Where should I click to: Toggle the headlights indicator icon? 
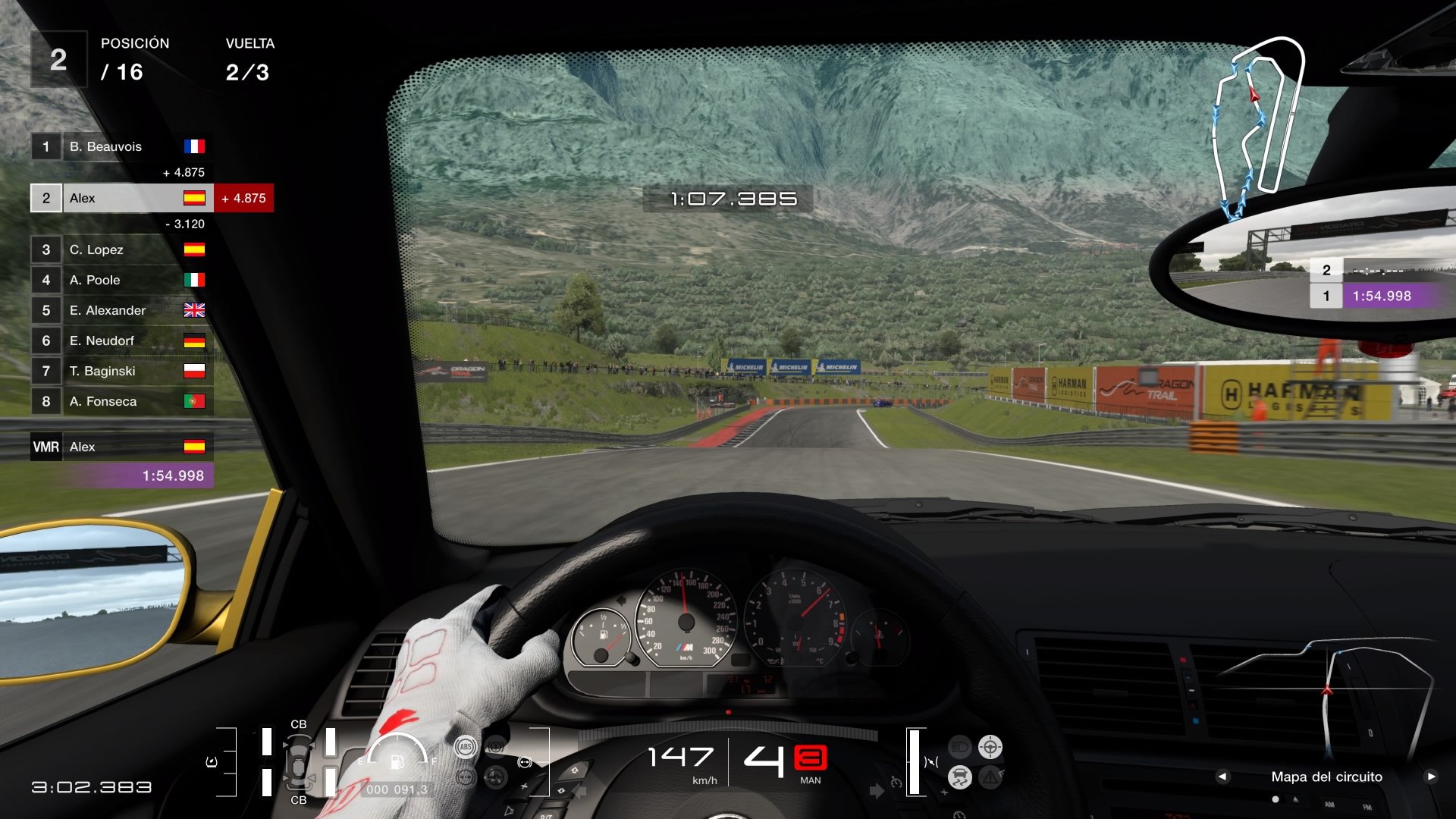[x=960, y=747]
